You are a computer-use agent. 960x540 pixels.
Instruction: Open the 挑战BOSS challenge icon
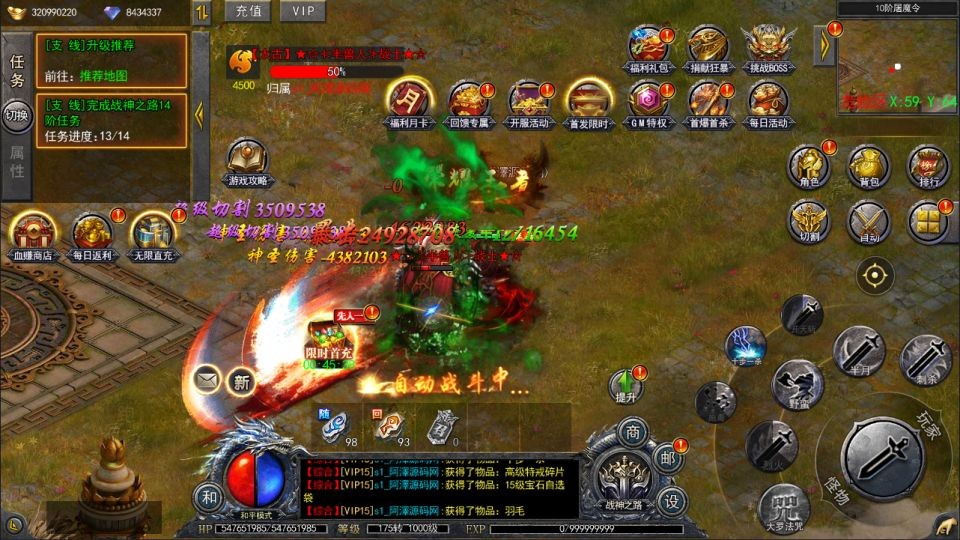(766, 48)
